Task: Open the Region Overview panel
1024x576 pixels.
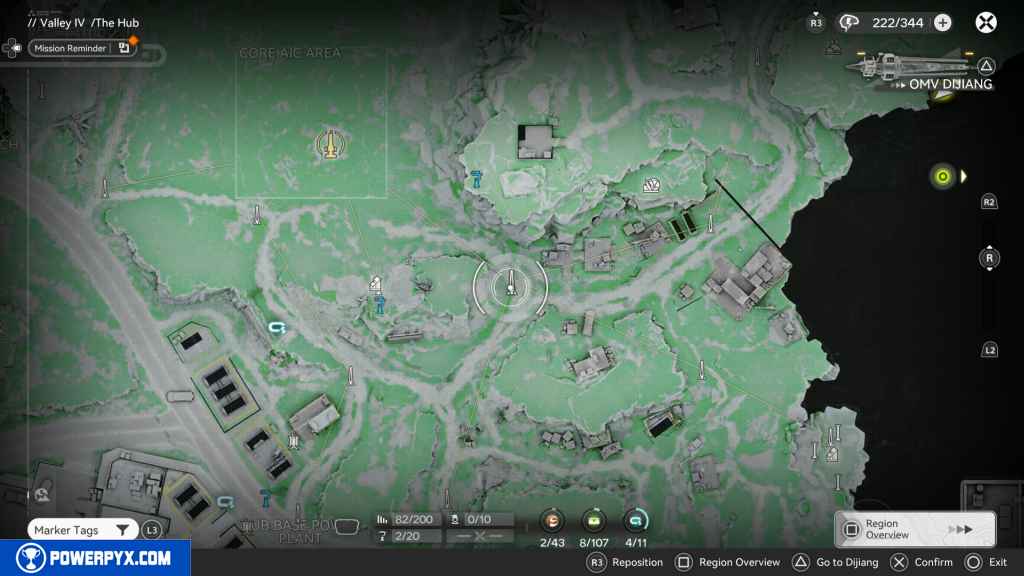Action: 914,529
